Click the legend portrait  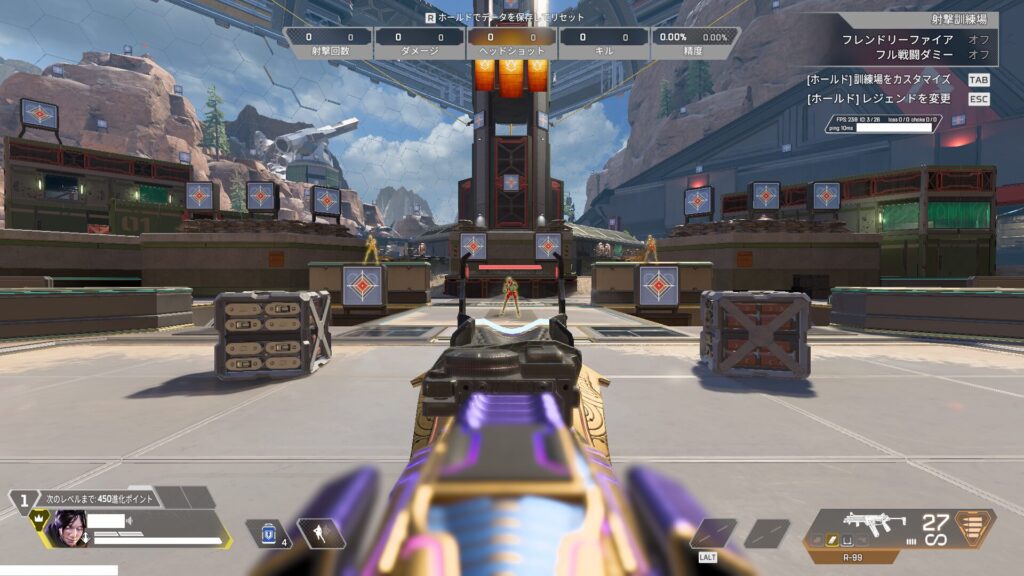coord(68,526)
